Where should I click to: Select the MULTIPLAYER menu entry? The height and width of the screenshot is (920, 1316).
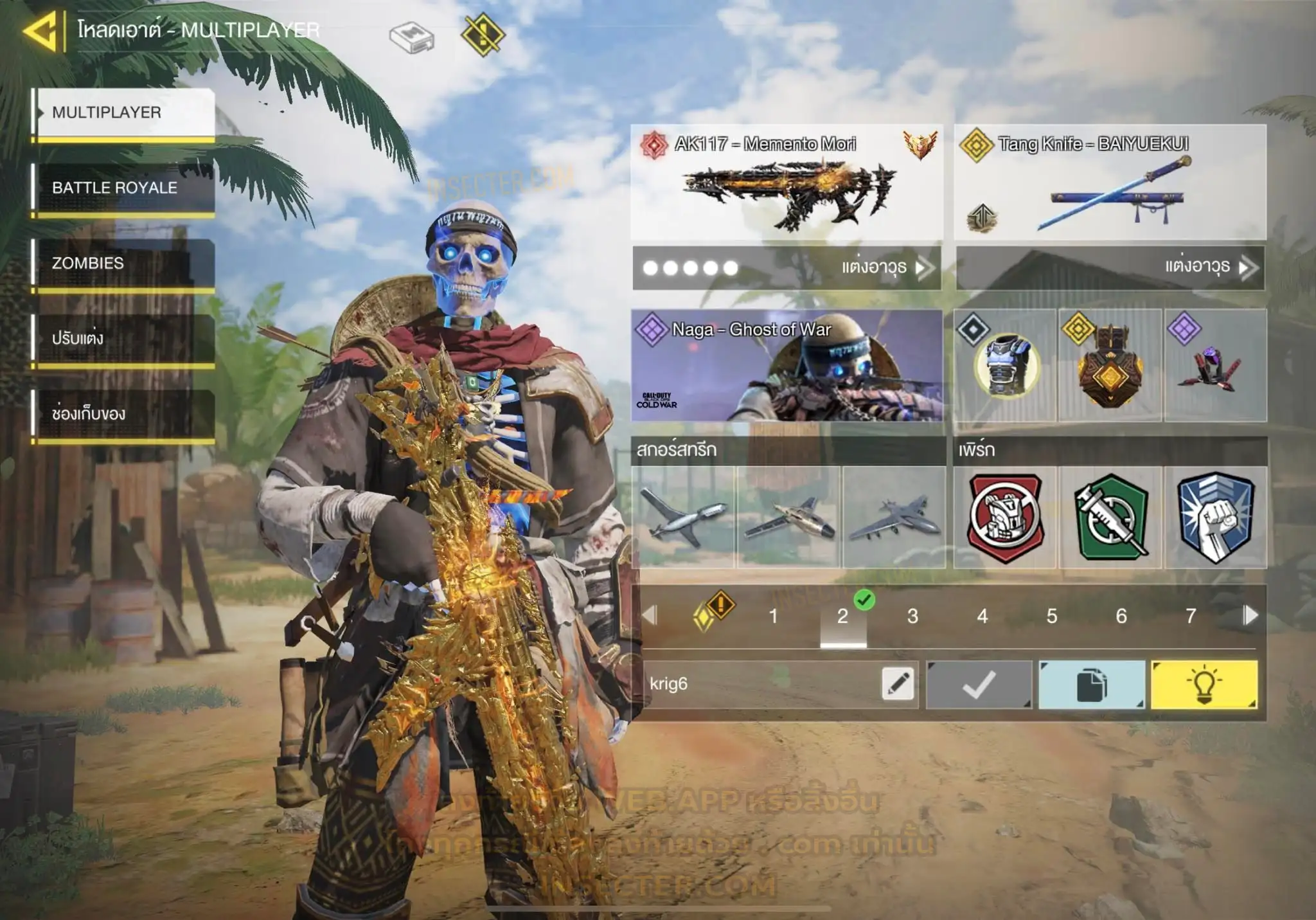[124, 113]
